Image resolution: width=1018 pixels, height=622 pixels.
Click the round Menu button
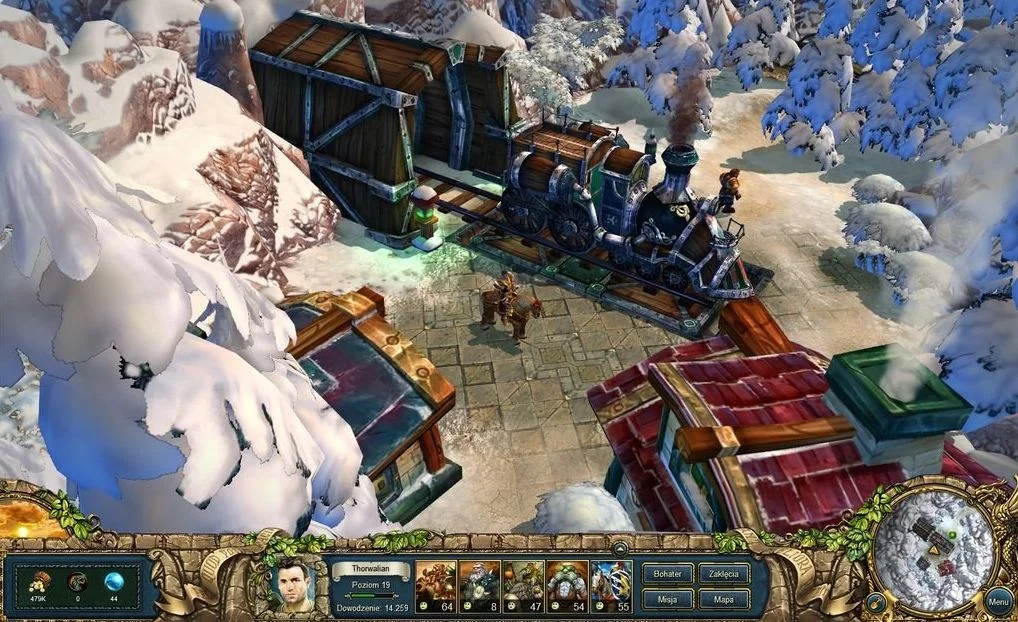(997, 602)
